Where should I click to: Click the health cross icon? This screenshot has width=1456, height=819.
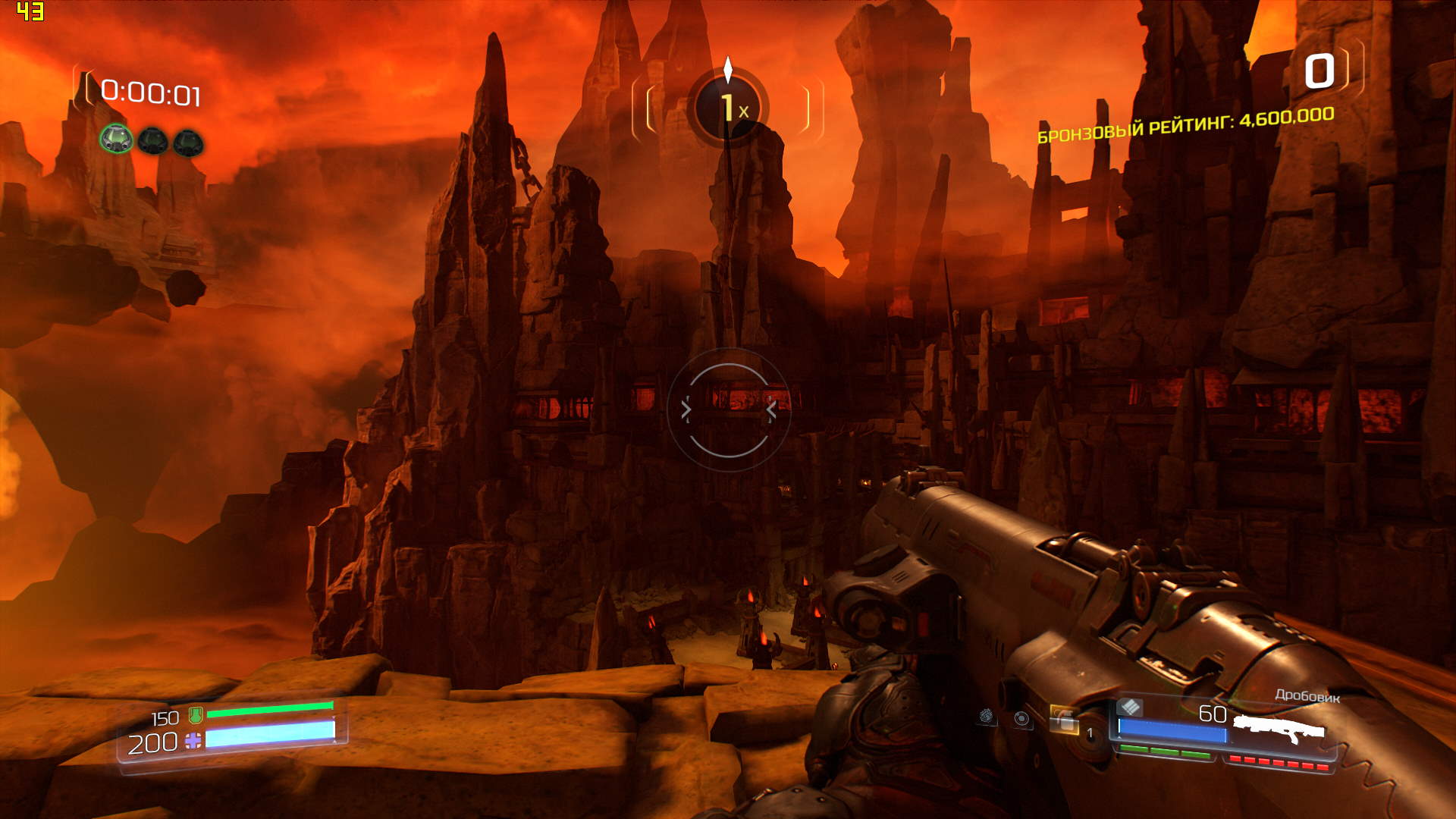(x=193, y=740)
